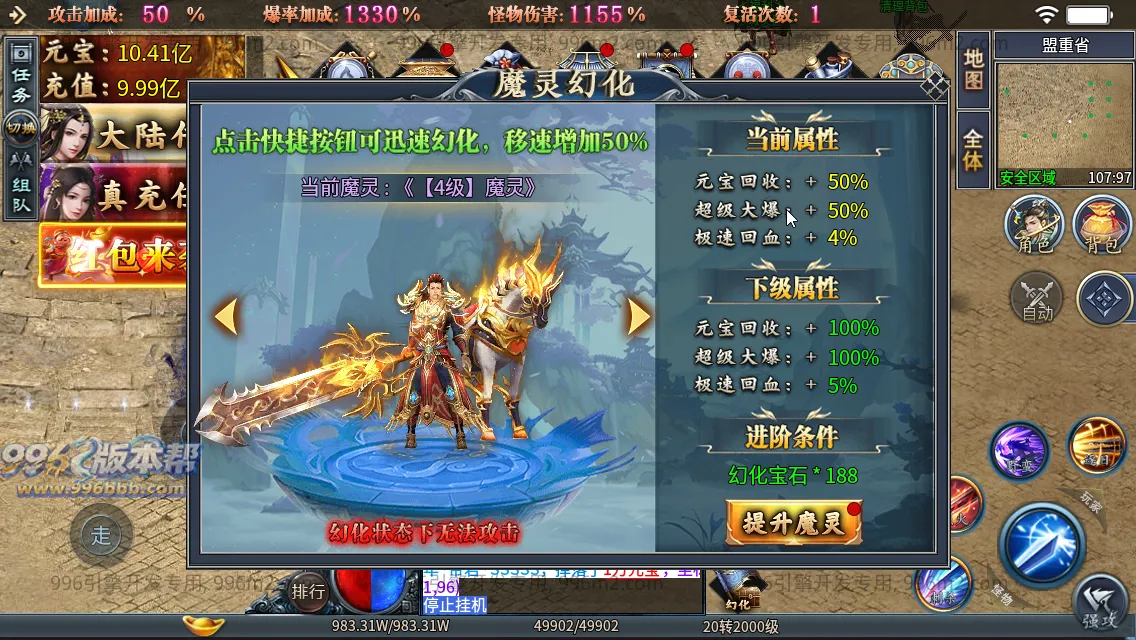Show the previous 魔灵 with left arrow
The image size is (1136, 640).
coord(226,317)
